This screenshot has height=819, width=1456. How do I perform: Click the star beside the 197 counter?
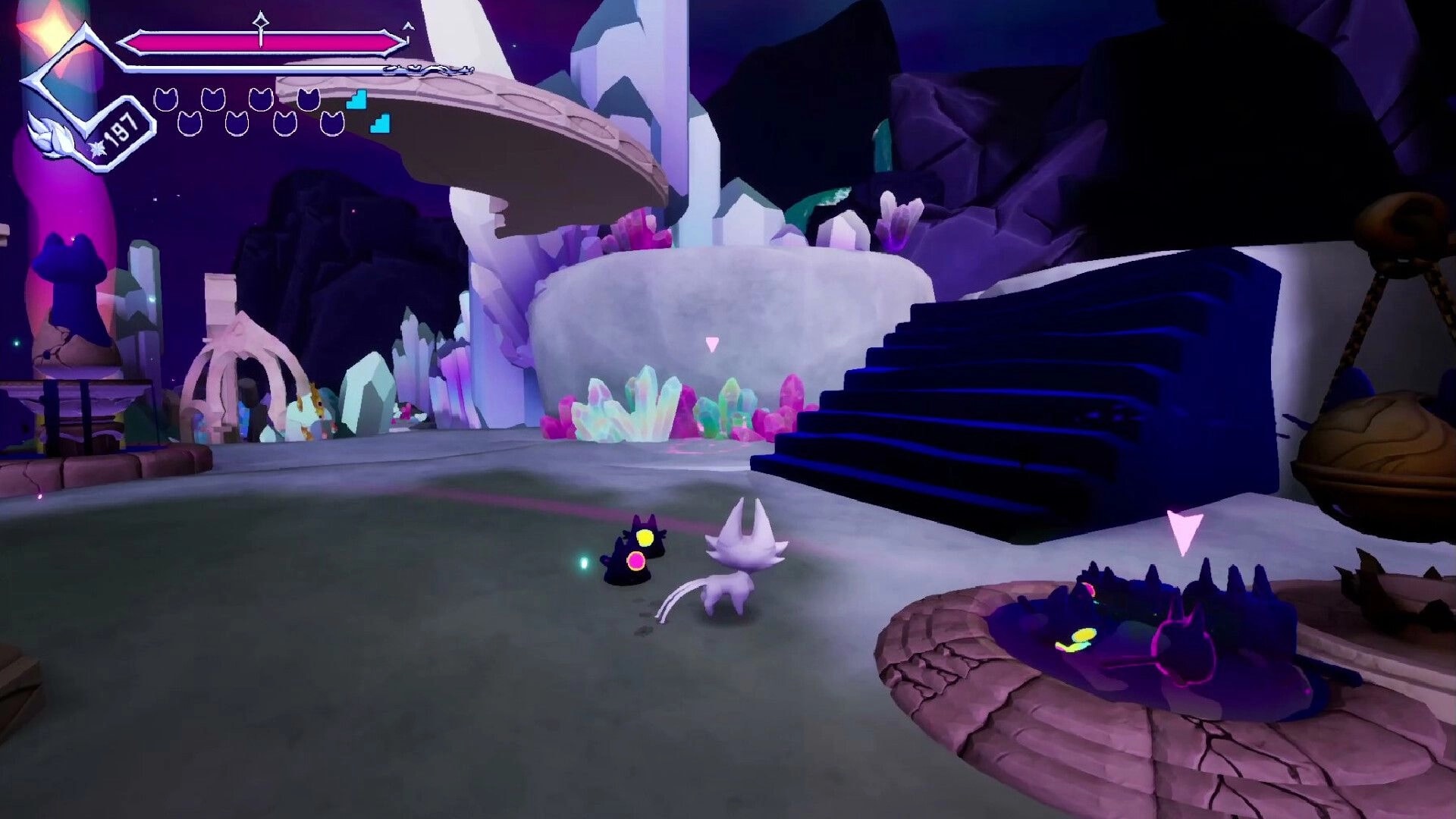[x=96, y=149]
